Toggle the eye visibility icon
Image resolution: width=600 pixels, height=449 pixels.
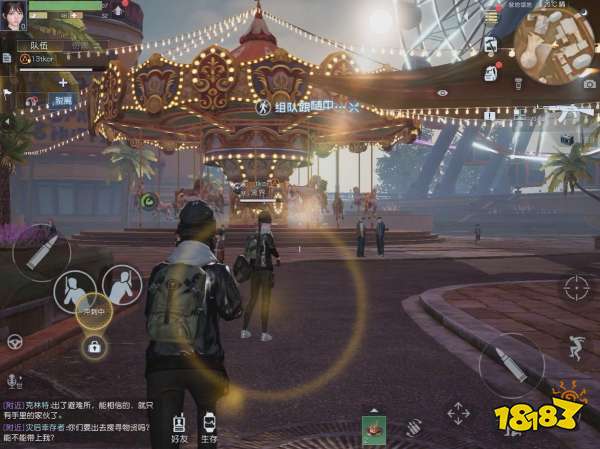tap(443, 93)
